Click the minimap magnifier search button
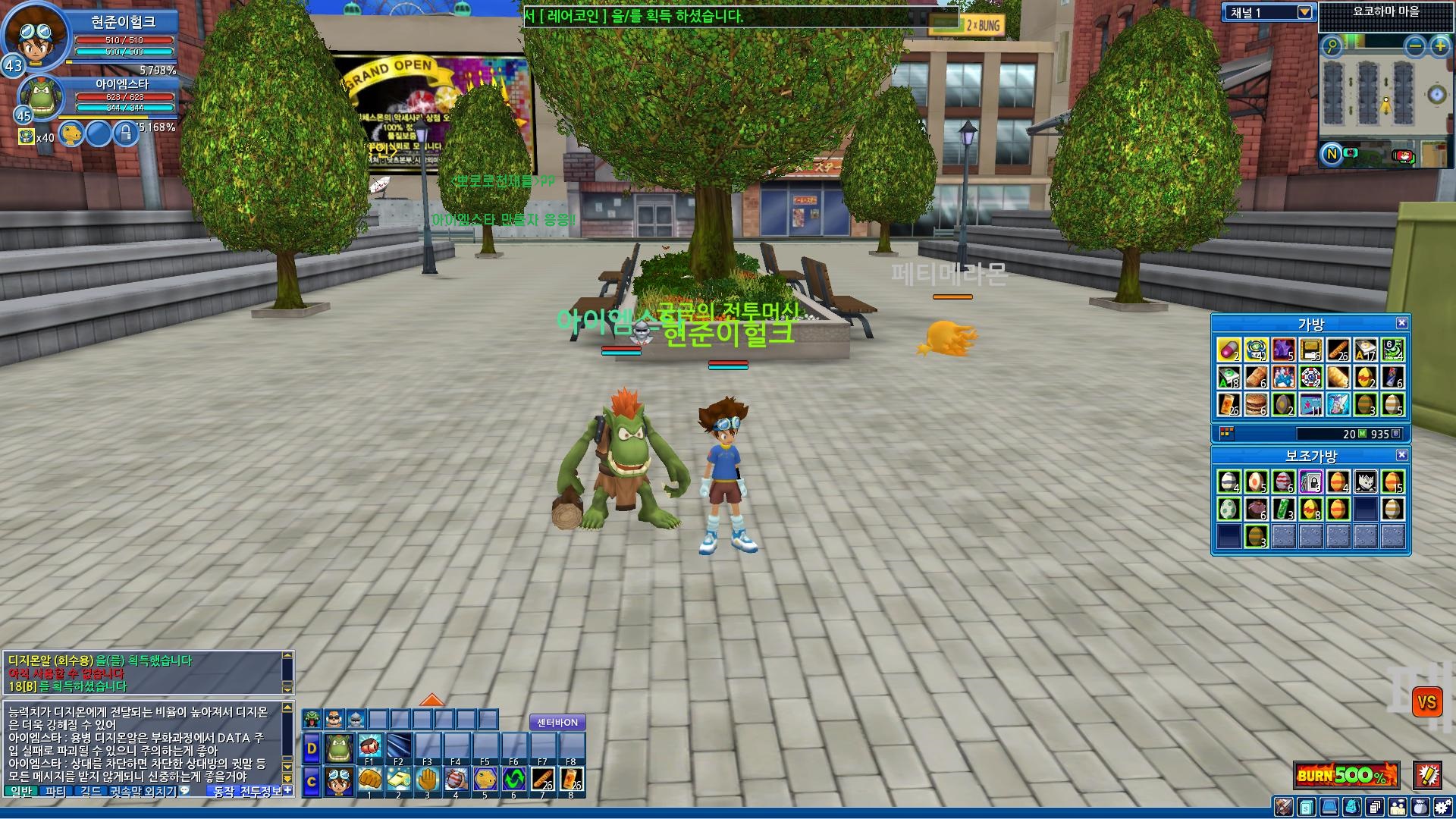 [x=1332, y=46]
